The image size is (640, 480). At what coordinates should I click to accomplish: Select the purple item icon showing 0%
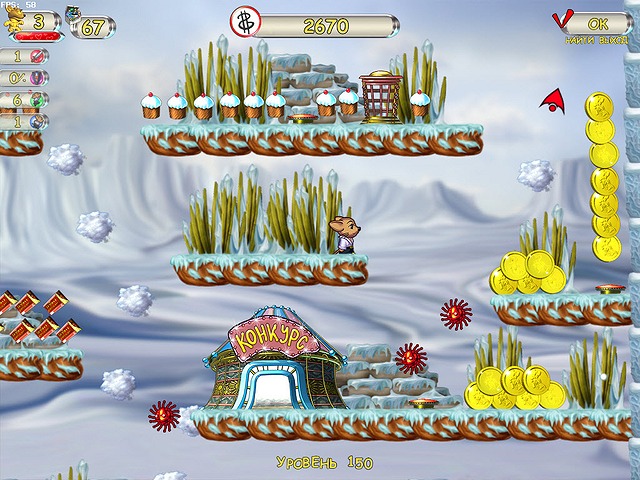(38, 78)
